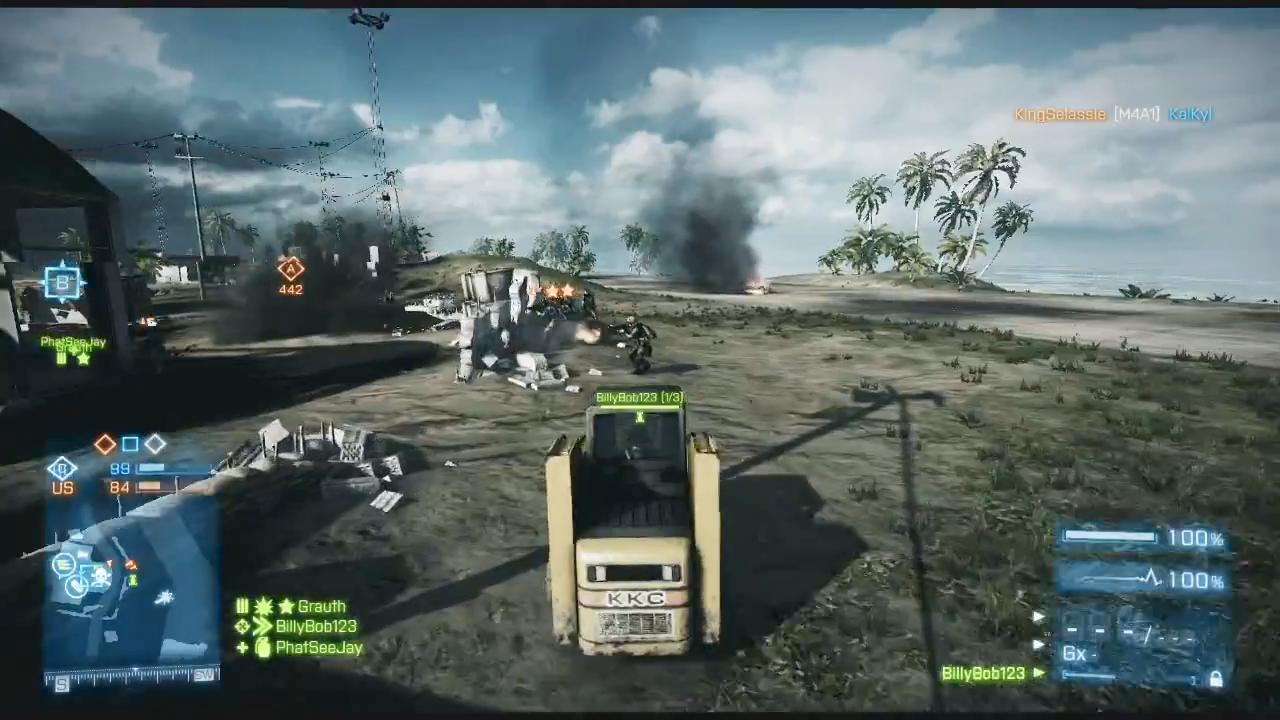Click the compass strip below the minimap

[131, 677]
